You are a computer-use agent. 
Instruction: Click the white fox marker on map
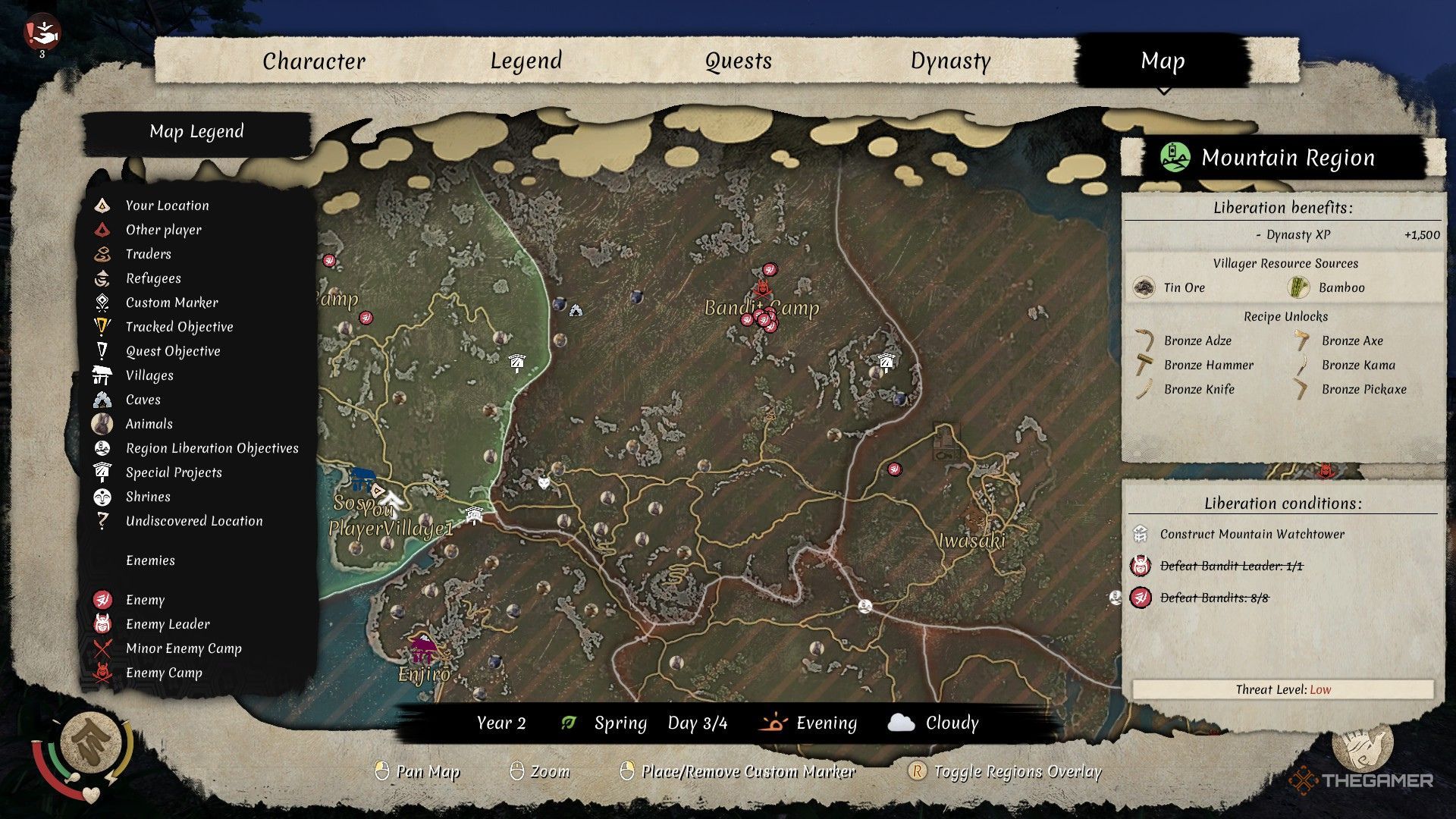click(544, 482)
